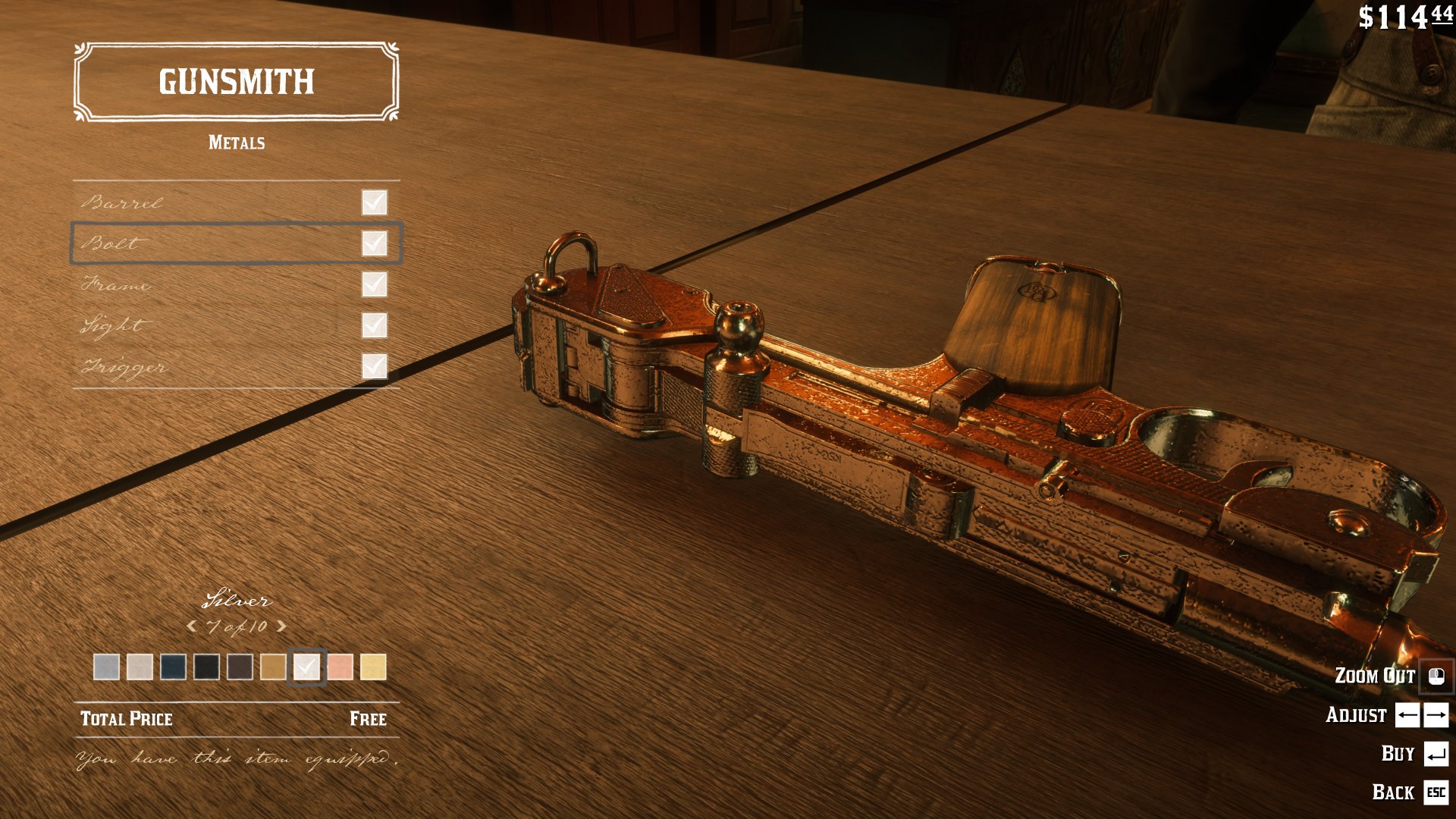
Task: Select the currently checked Silver swatch
Action: [307, 667]
